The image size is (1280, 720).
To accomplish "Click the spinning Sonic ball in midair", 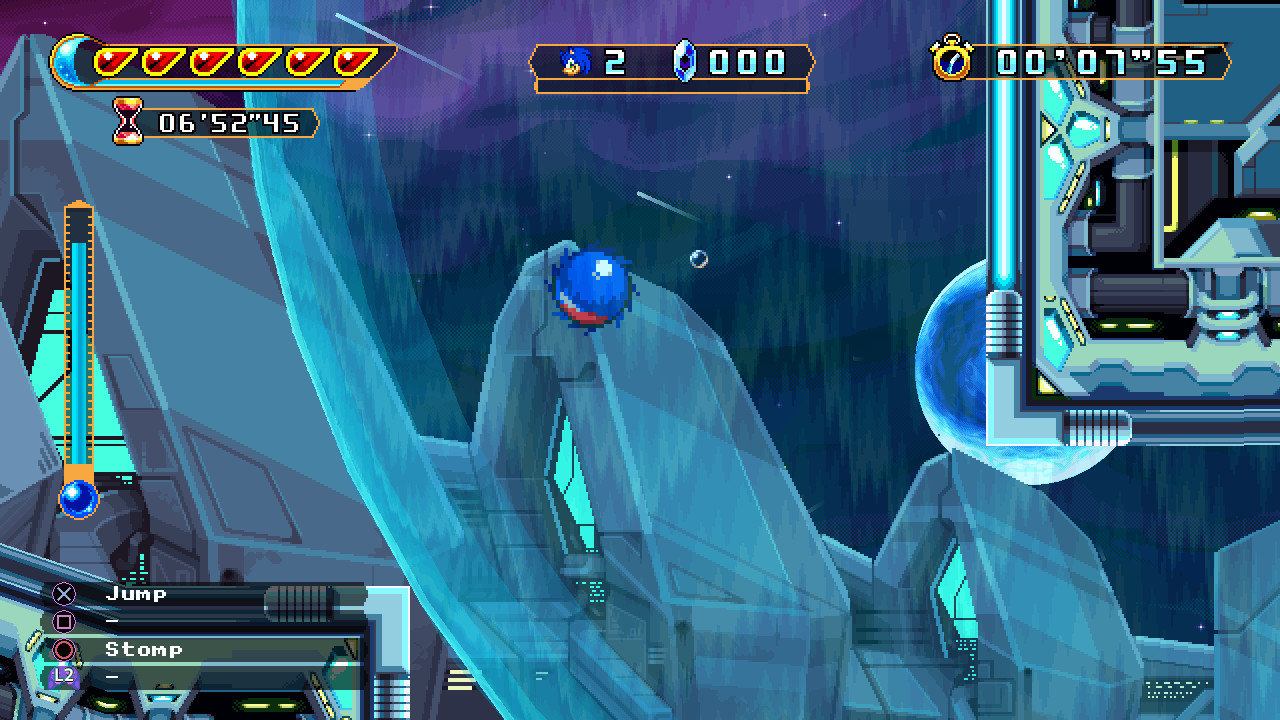I will (x=590, y=287).
